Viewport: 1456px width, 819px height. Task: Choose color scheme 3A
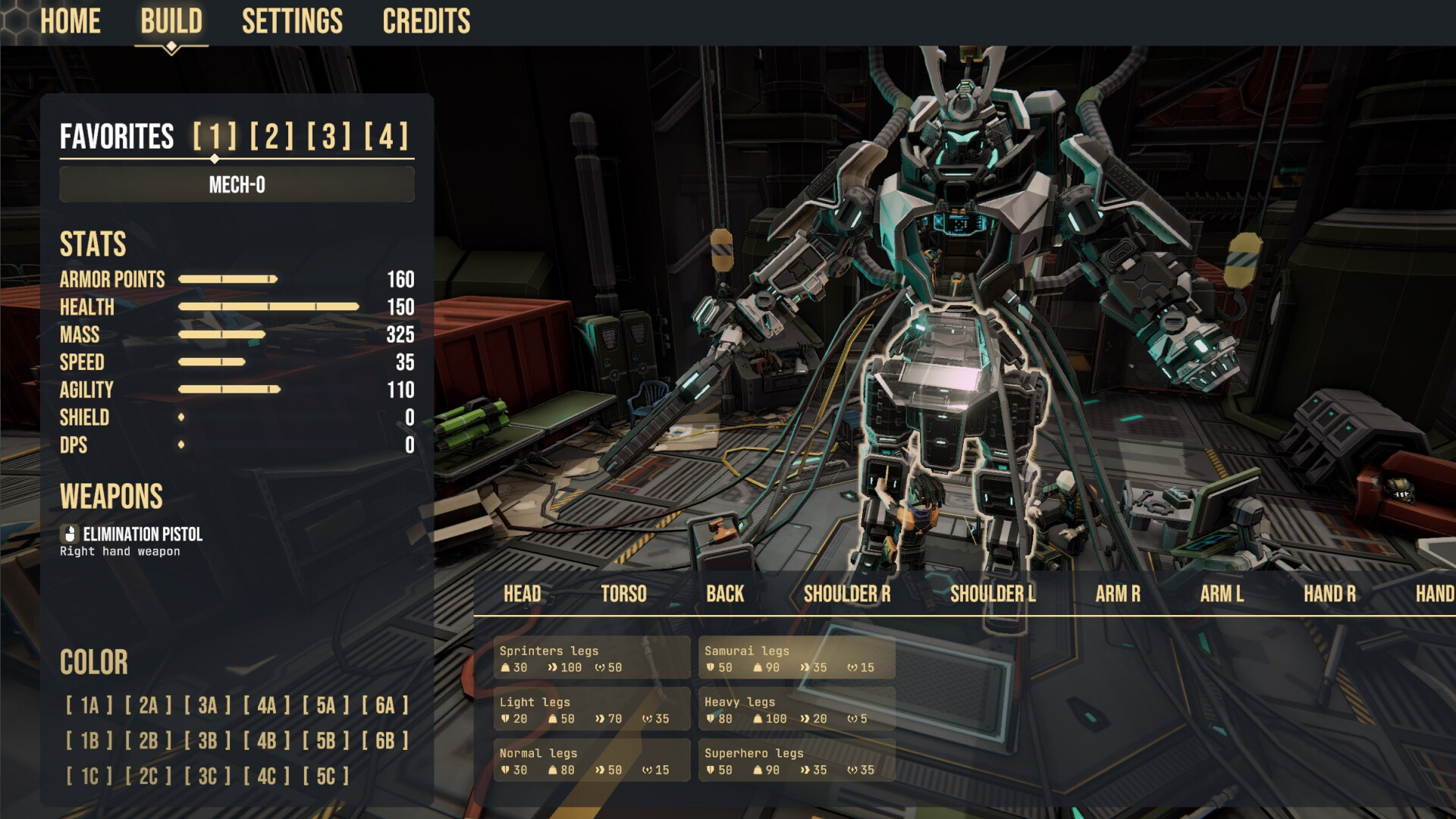pos(208,705)
